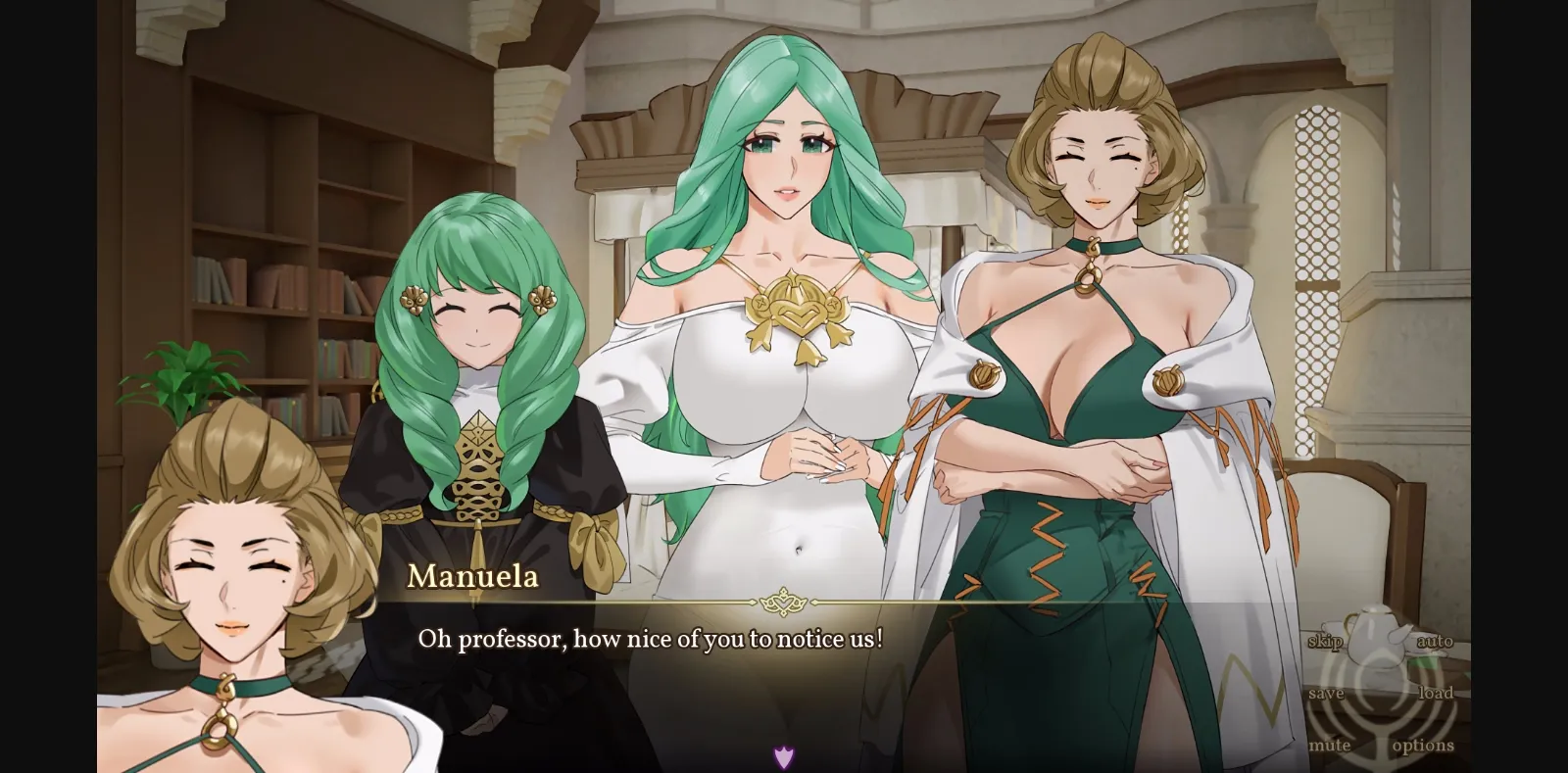Mute the game audio
Image resolution: width=1568 pixels, height=773 pixels.
pos(1332,745)
